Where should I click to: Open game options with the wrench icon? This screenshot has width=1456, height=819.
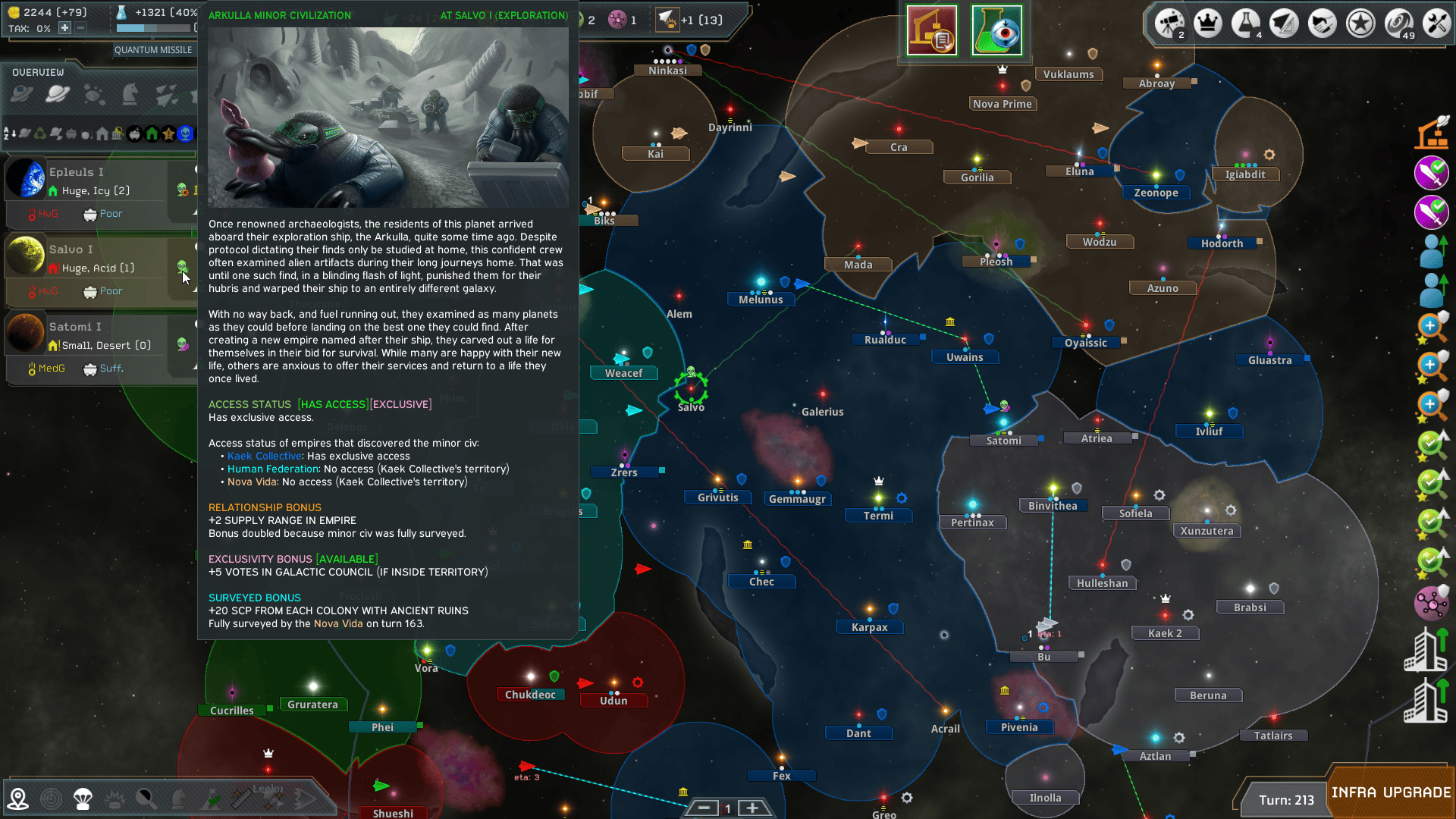click(1436, 23)
